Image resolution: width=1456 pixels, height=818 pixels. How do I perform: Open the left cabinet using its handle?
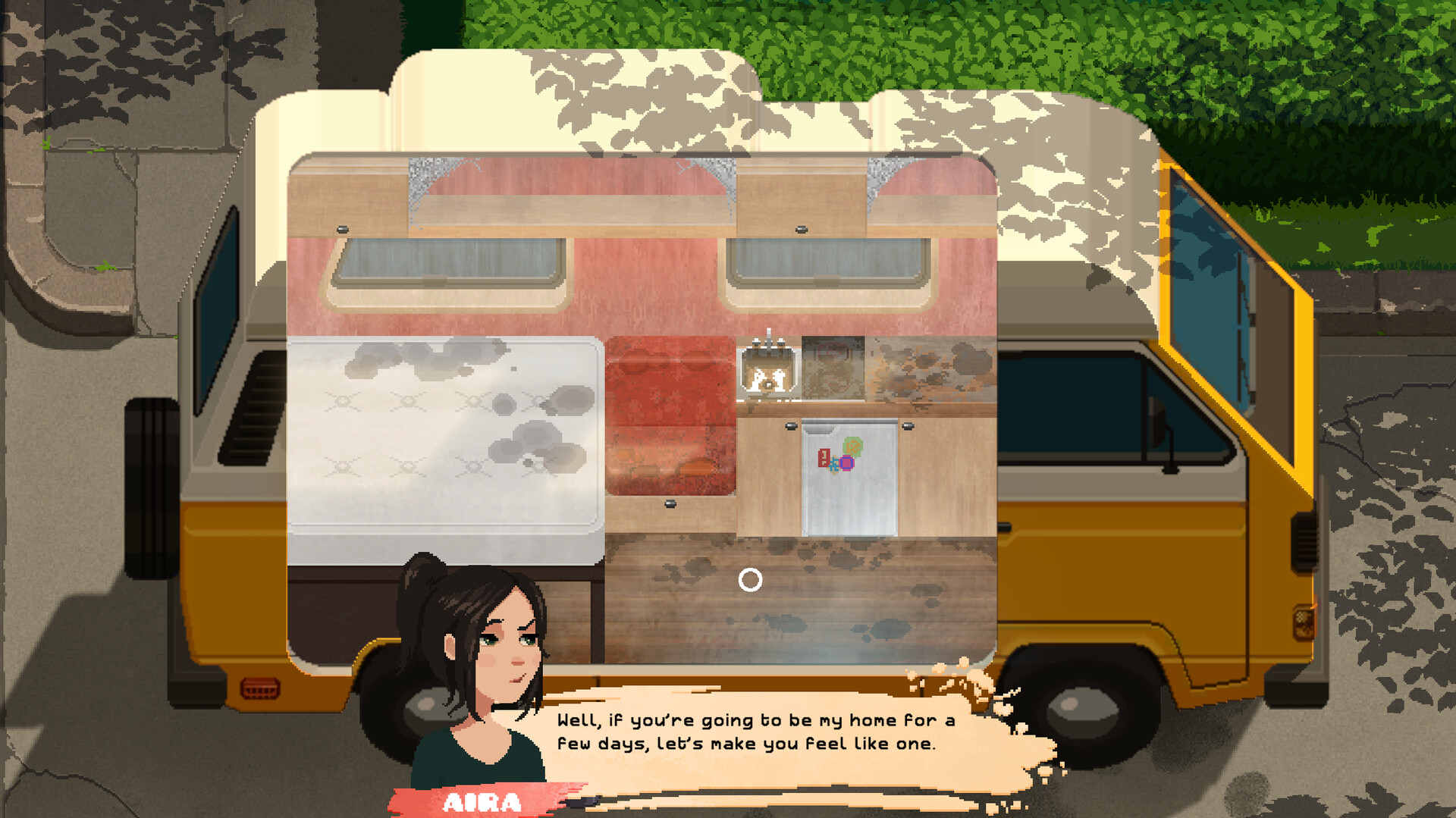coord(791,426)
